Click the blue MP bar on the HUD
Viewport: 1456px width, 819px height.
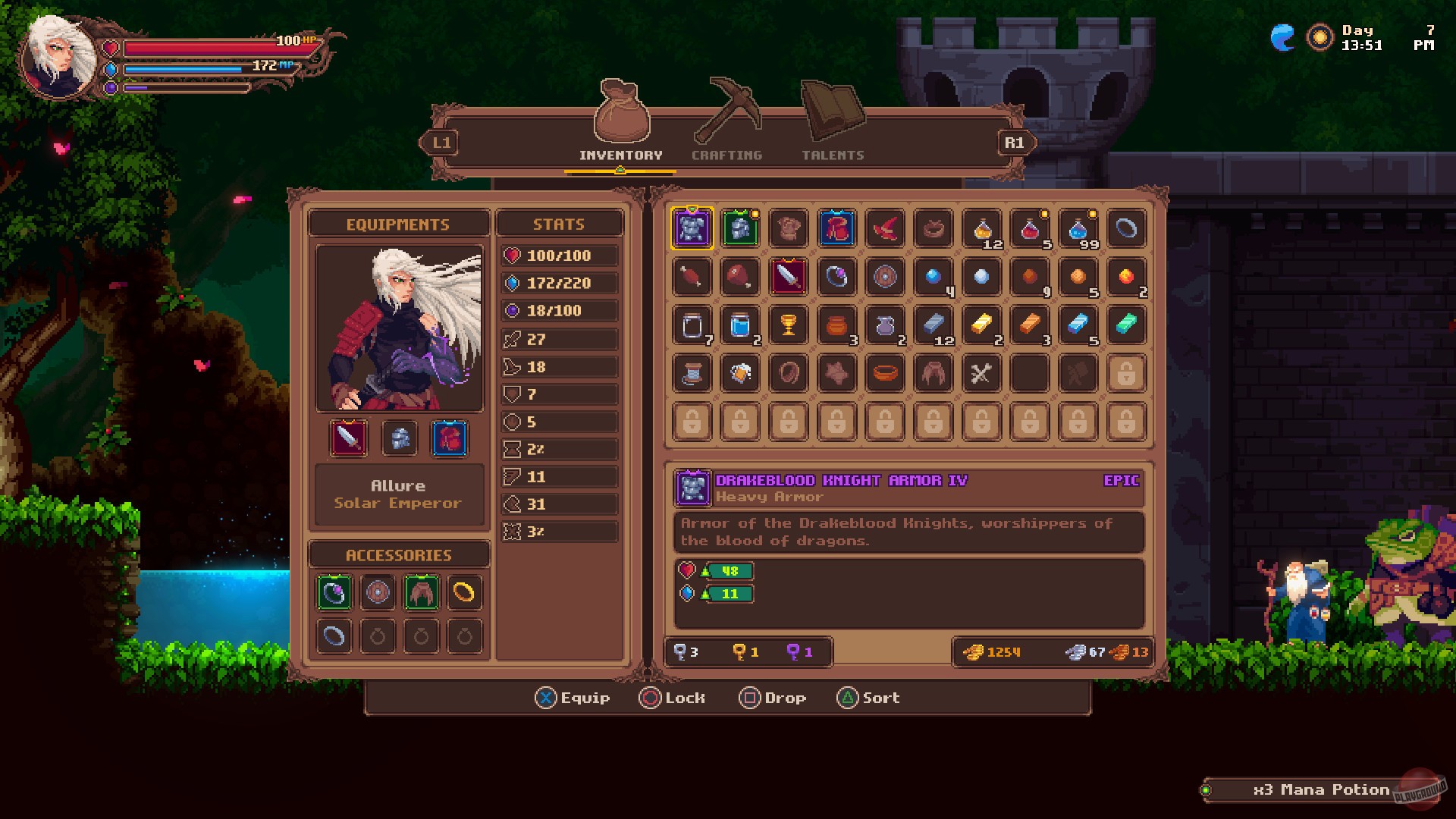coord(182,67)
